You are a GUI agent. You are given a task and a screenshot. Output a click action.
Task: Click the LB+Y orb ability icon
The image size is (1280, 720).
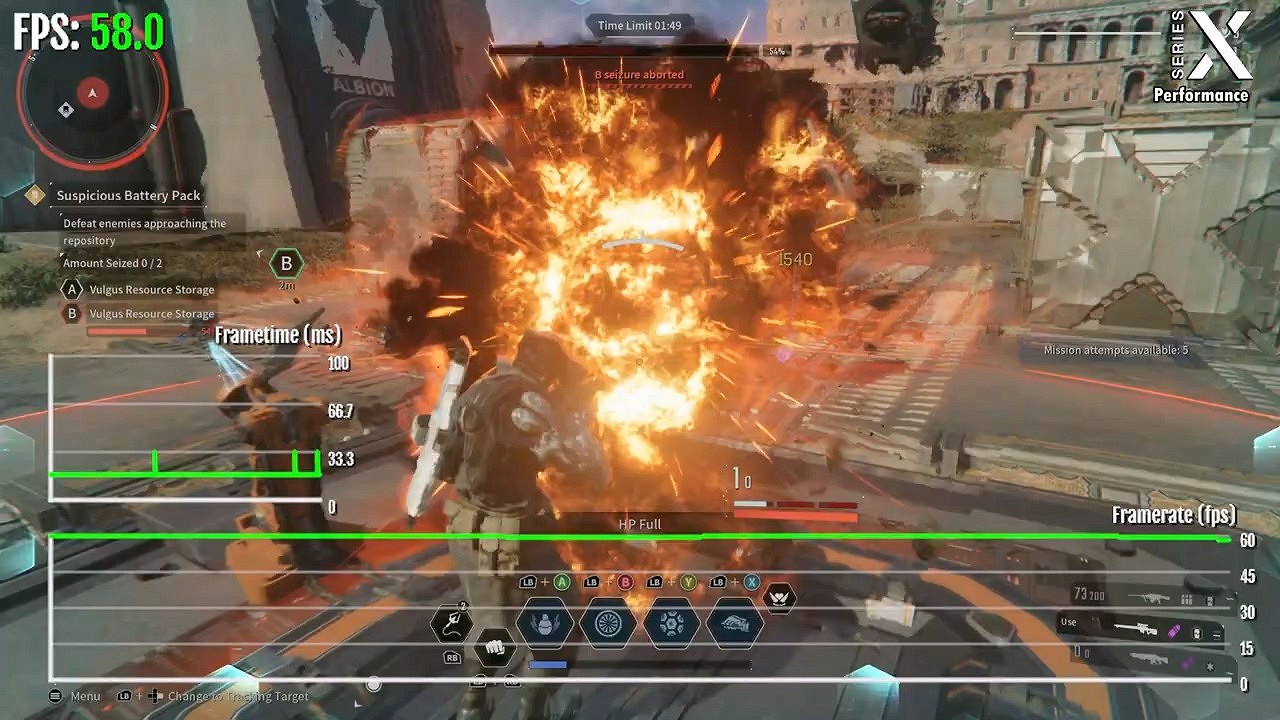(672, 625)
